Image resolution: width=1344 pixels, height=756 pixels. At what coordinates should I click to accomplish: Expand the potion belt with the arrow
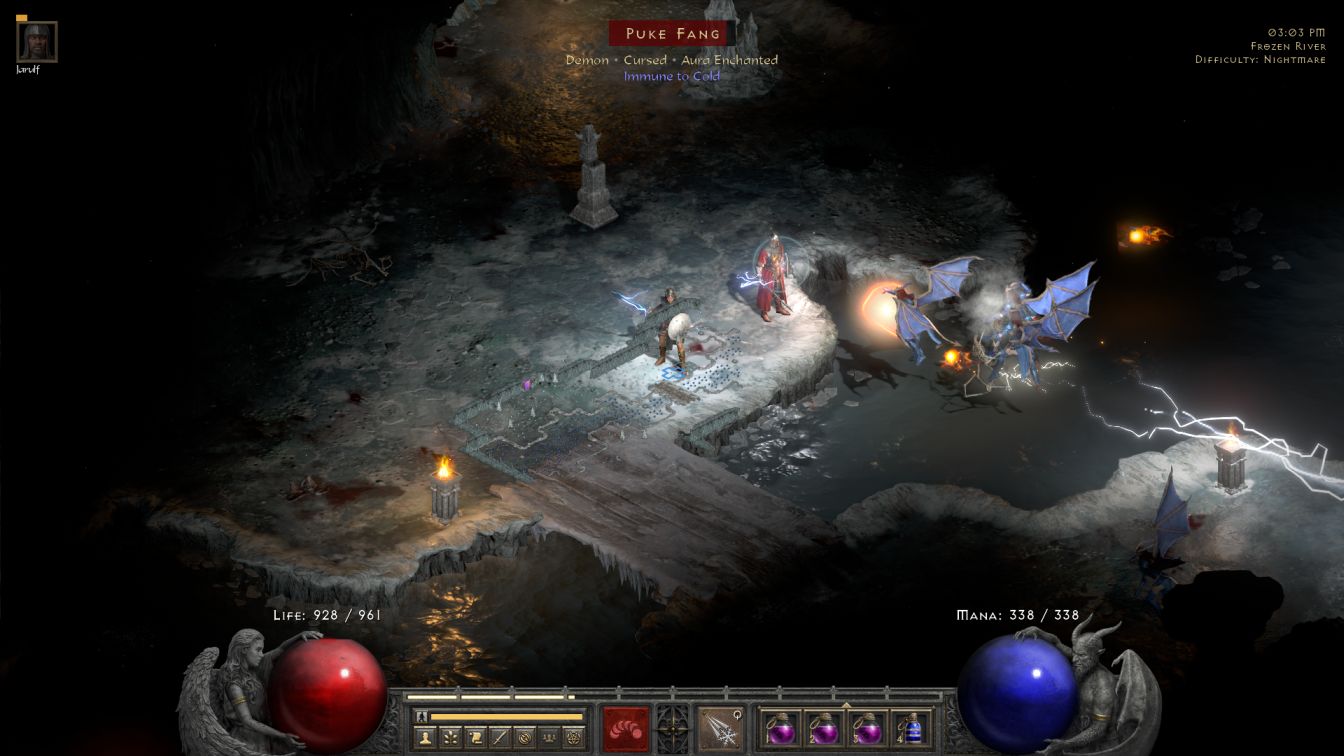845,704
